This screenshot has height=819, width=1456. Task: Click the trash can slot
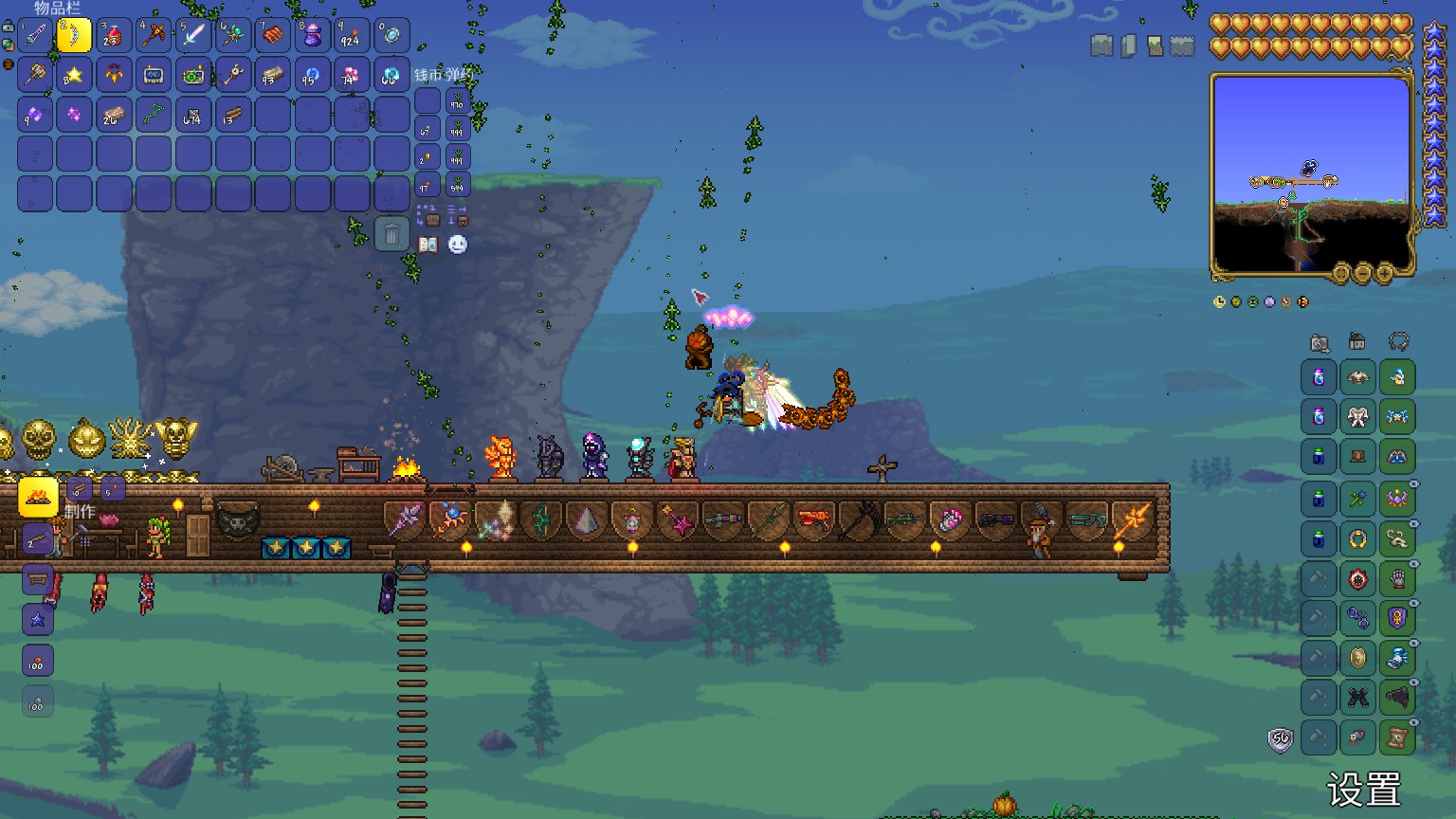coord(391,233)
